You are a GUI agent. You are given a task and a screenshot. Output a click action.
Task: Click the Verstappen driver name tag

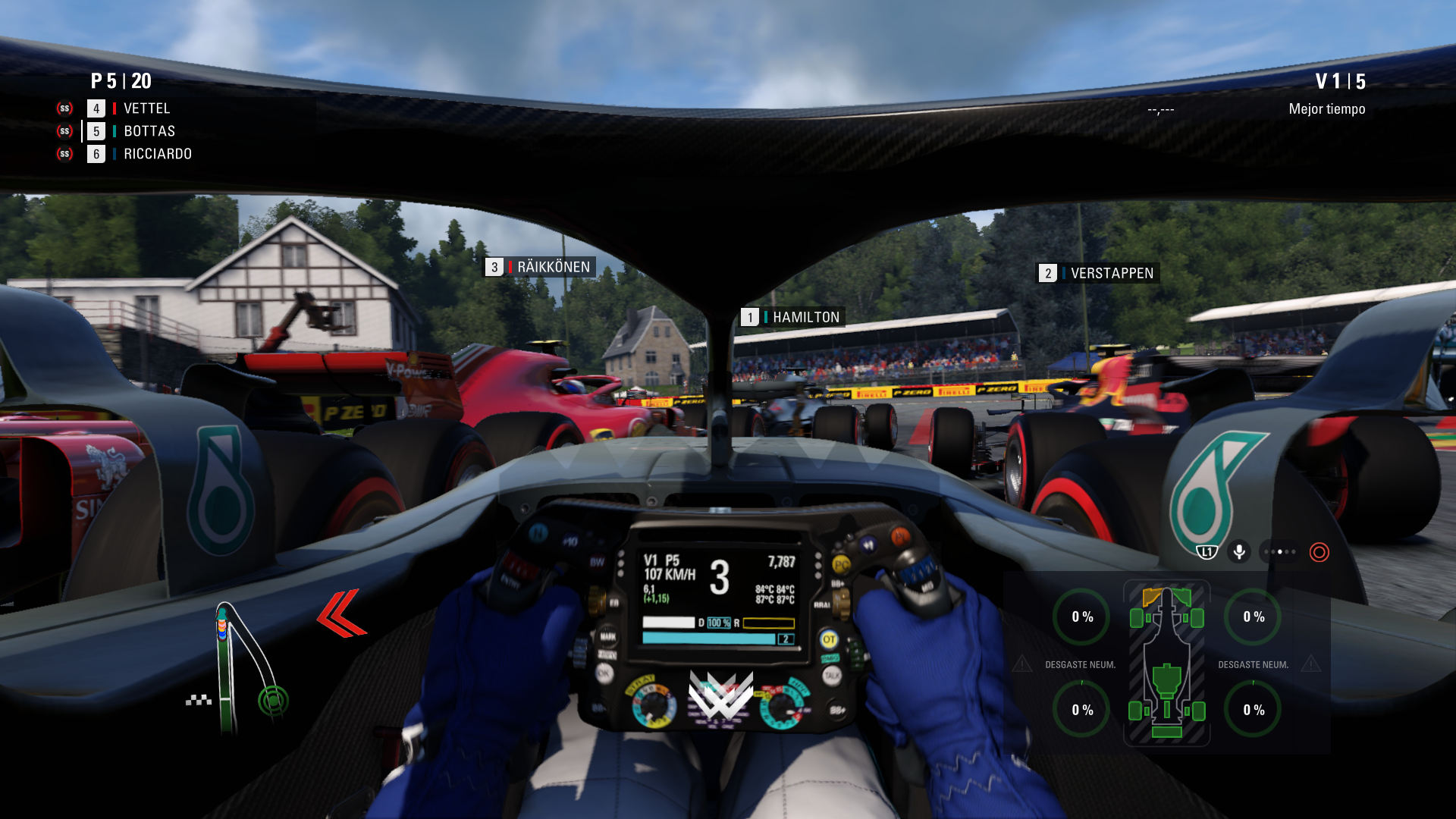coord(1098,273)
